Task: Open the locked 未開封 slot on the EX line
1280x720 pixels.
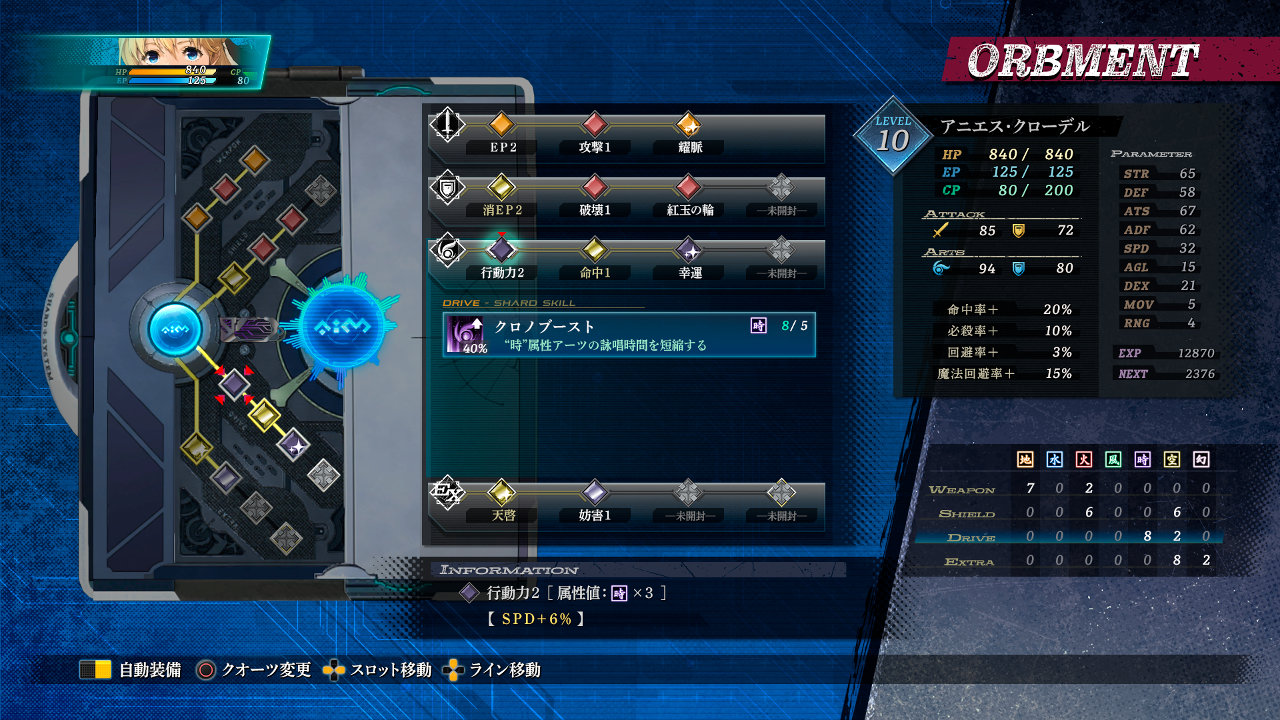Action: coord(687,495)
